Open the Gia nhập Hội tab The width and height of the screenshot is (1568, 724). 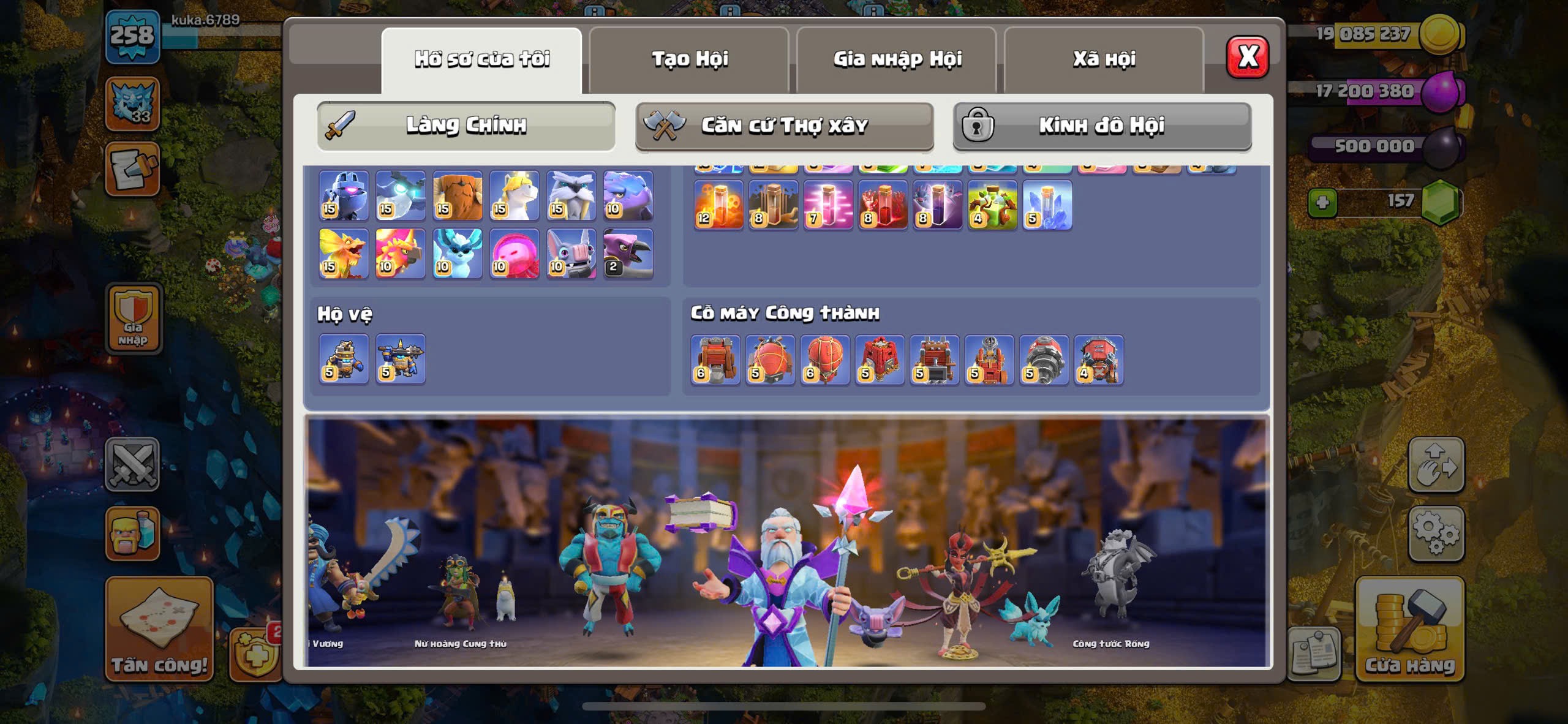pyautogui.click(x=897, y=59)
